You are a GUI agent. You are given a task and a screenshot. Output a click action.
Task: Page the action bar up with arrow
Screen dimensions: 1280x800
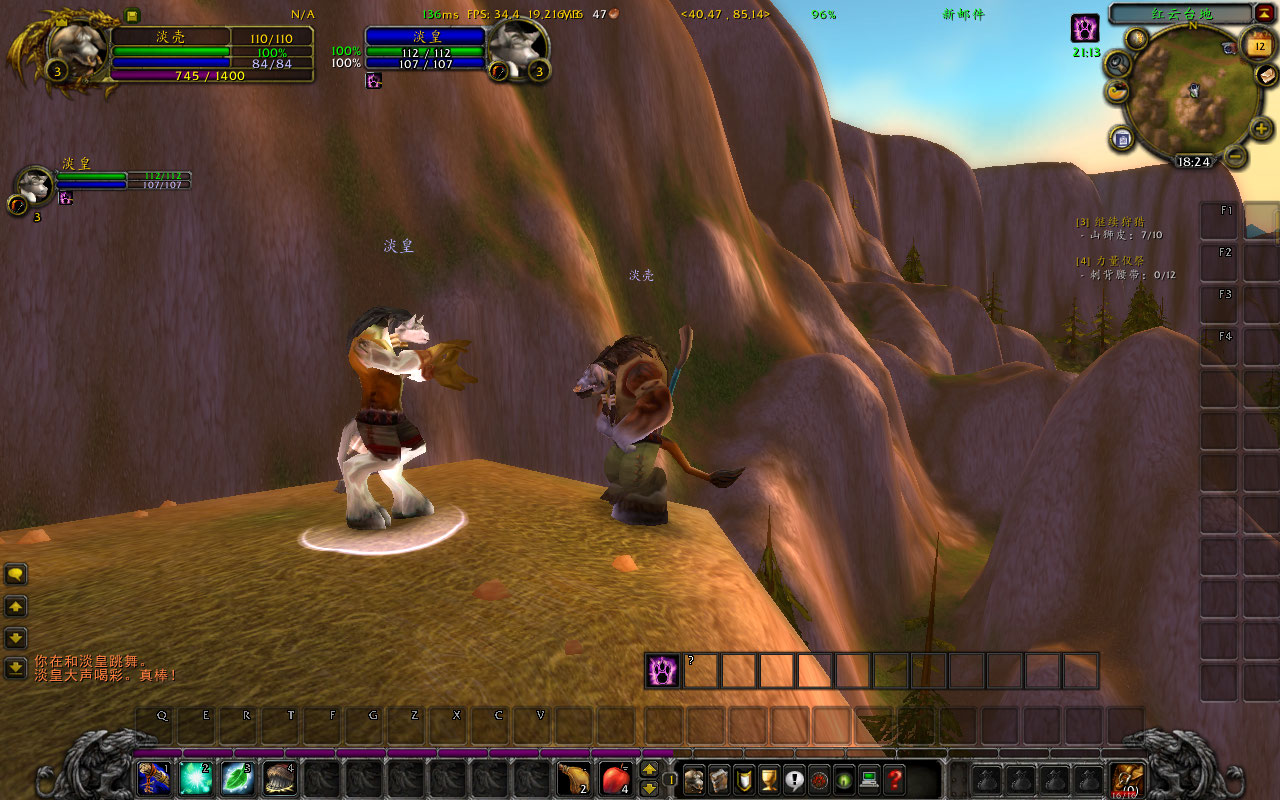[x=649, y=769]
